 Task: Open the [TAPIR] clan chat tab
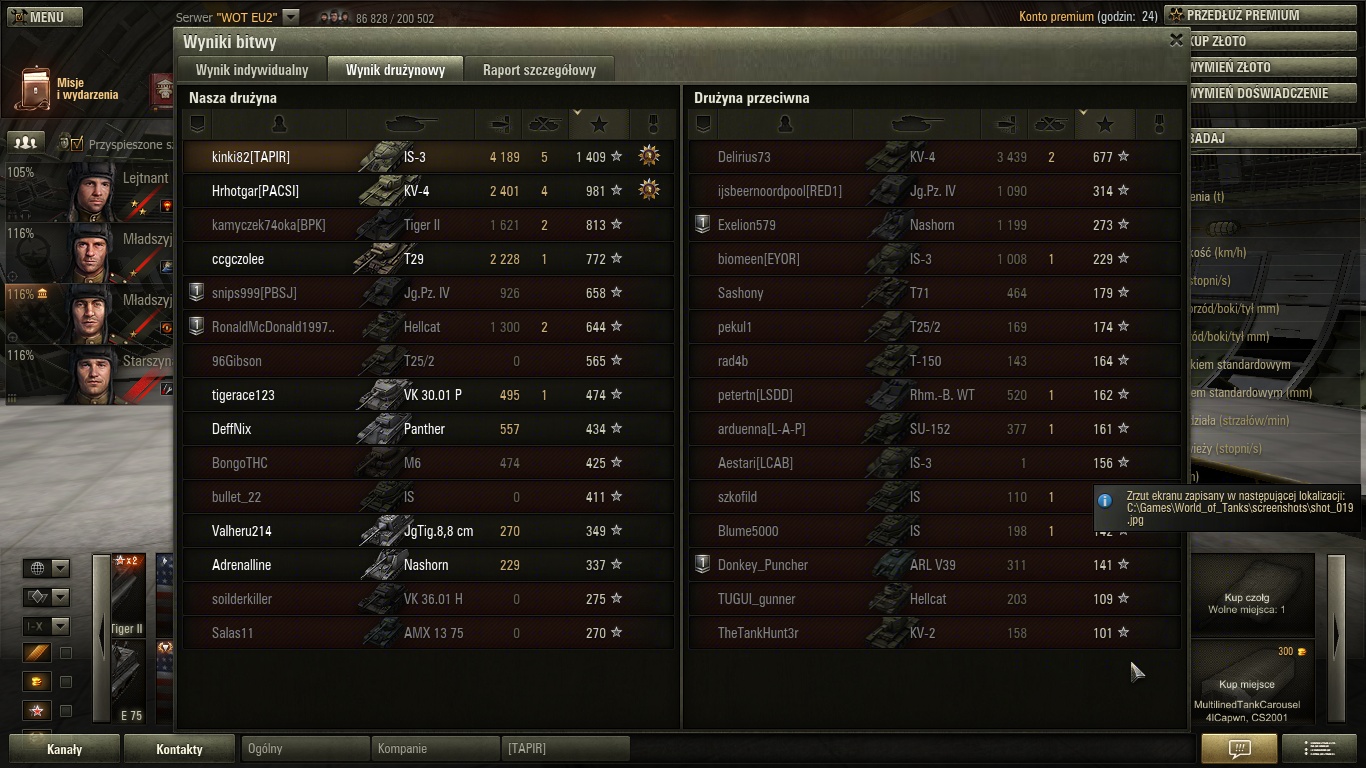[x=565, y=748]
